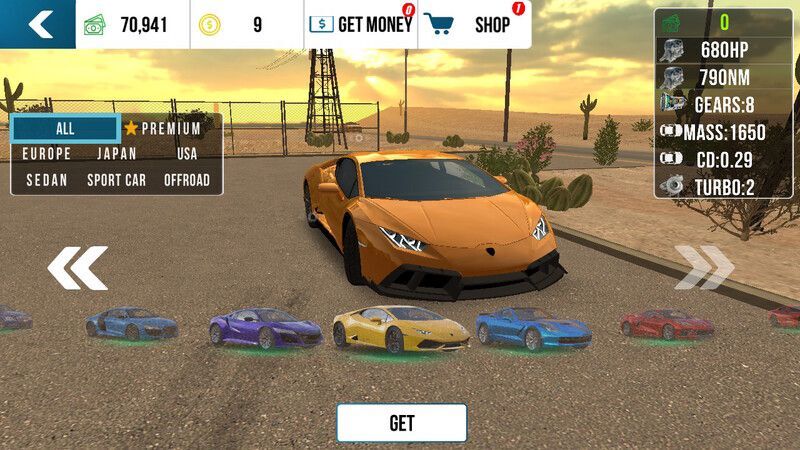This screenshot has width=800, height=450.
Task: Select the yellow Lamborghini thumbnail
Action: tap(400, 327)
